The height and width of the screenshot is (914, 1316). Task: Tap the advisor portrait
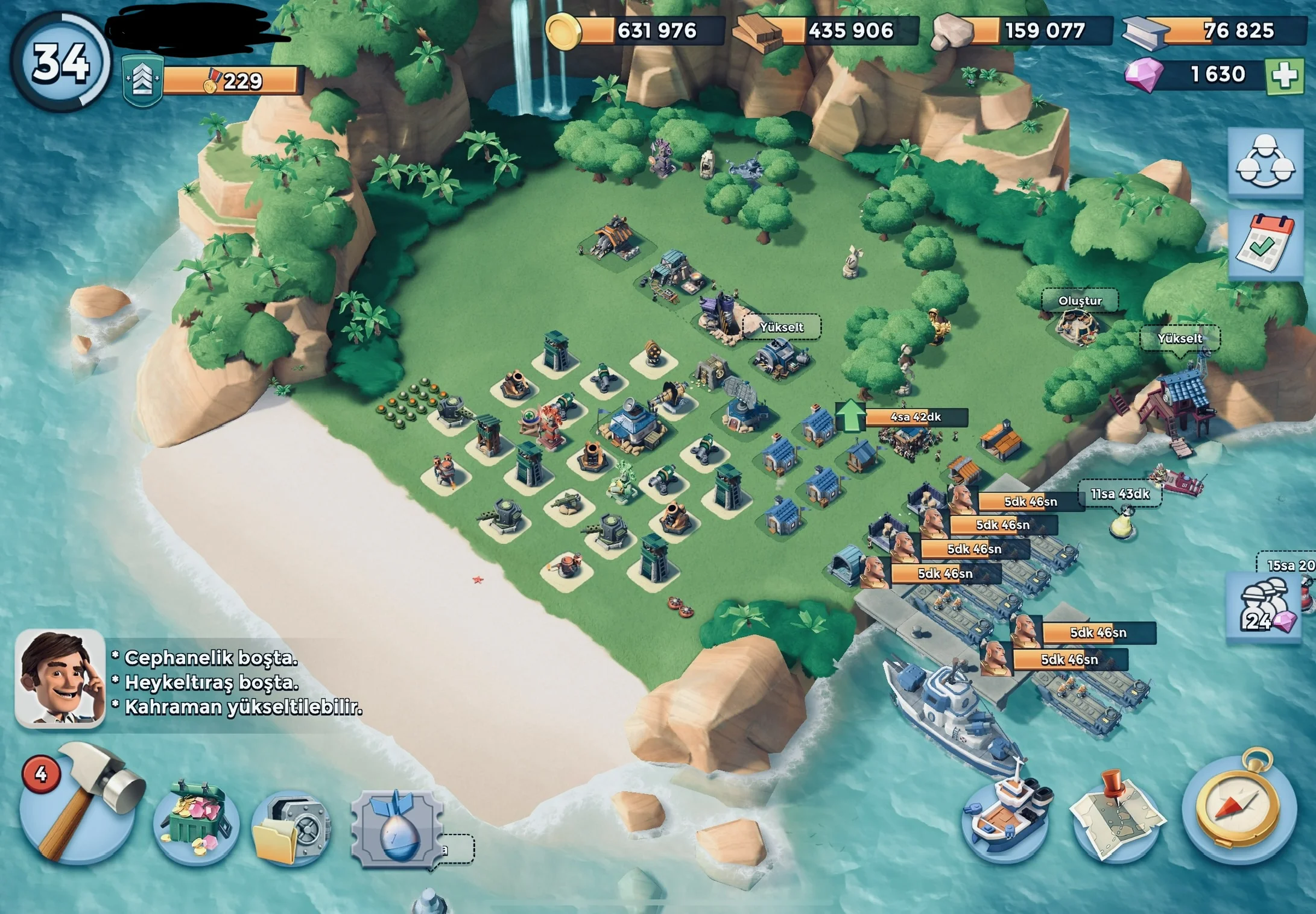[59, 678]
